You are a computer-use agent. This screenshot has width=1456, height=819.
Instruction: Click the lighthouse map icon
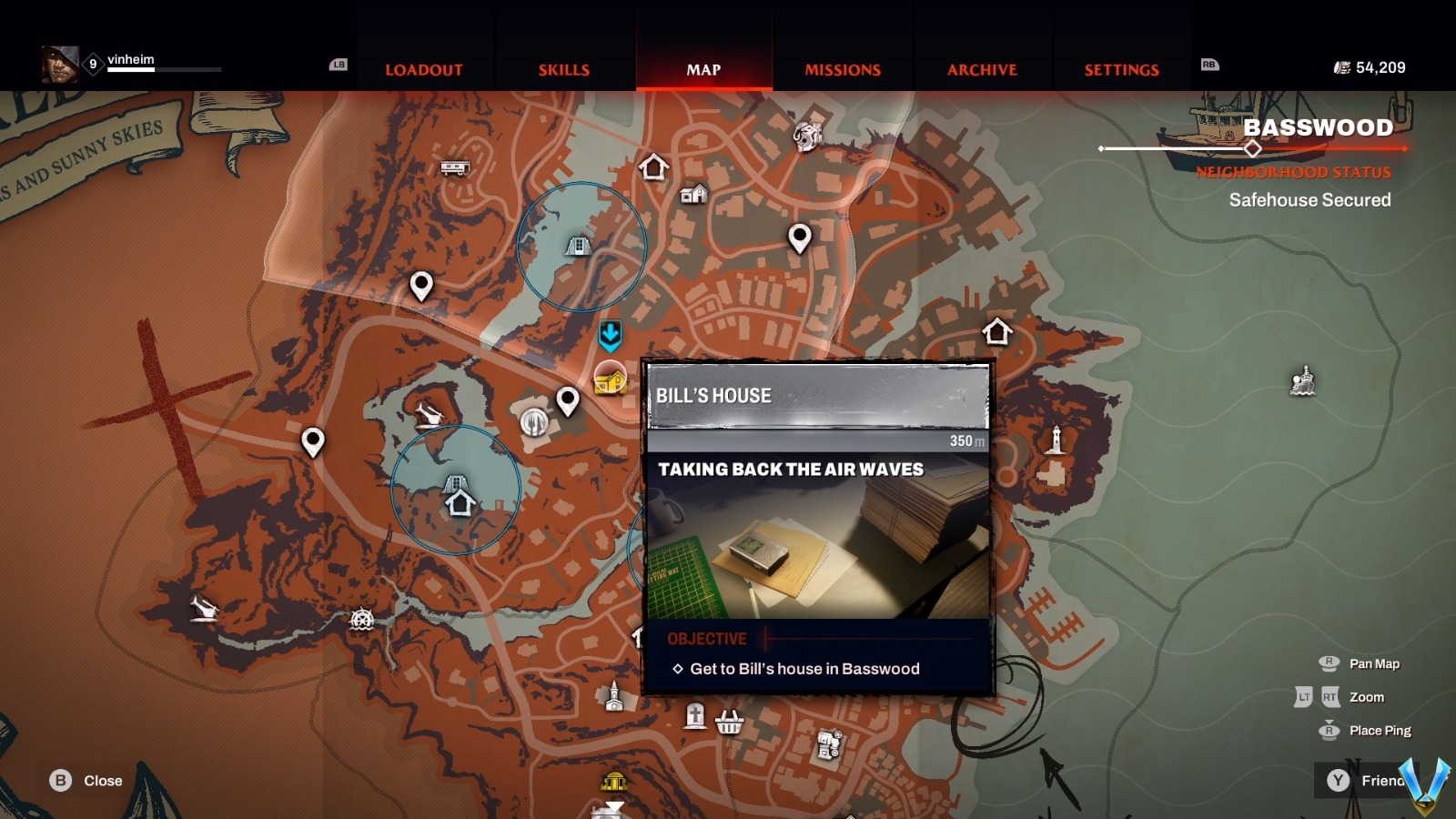pyautogui.click(x=1056, y=440)
